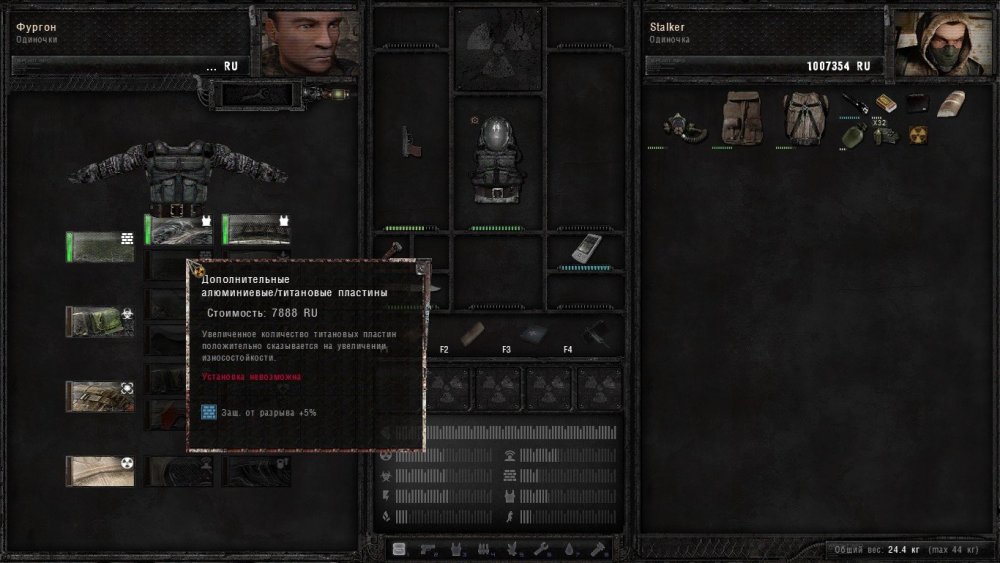
Task: Click the black wallet item
Action: coord(916,103)
